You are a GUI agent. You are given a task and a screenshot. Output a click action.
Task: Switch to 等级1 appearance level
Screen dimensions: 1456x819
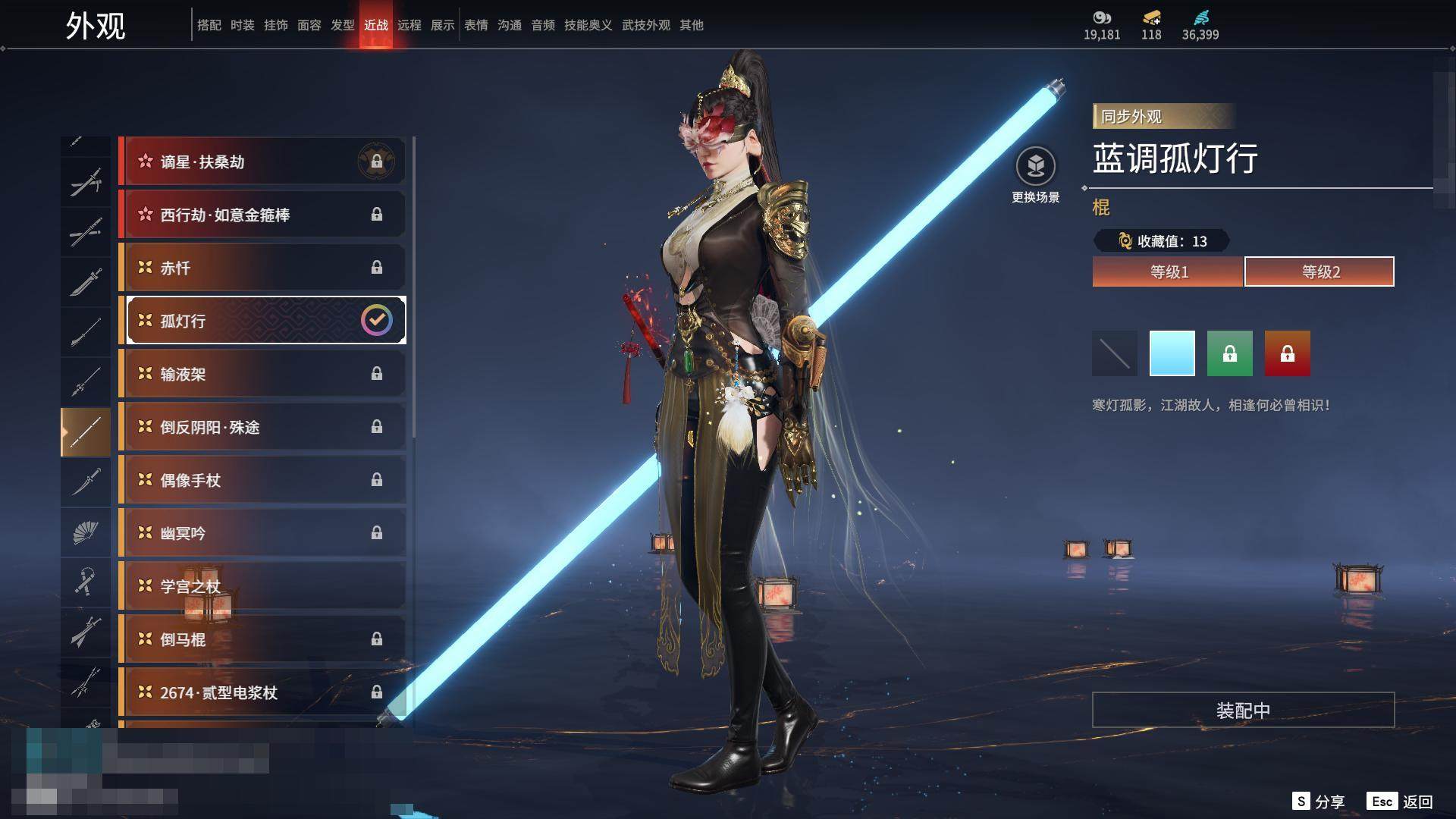pyautogui.click(x=1168, y=271)
